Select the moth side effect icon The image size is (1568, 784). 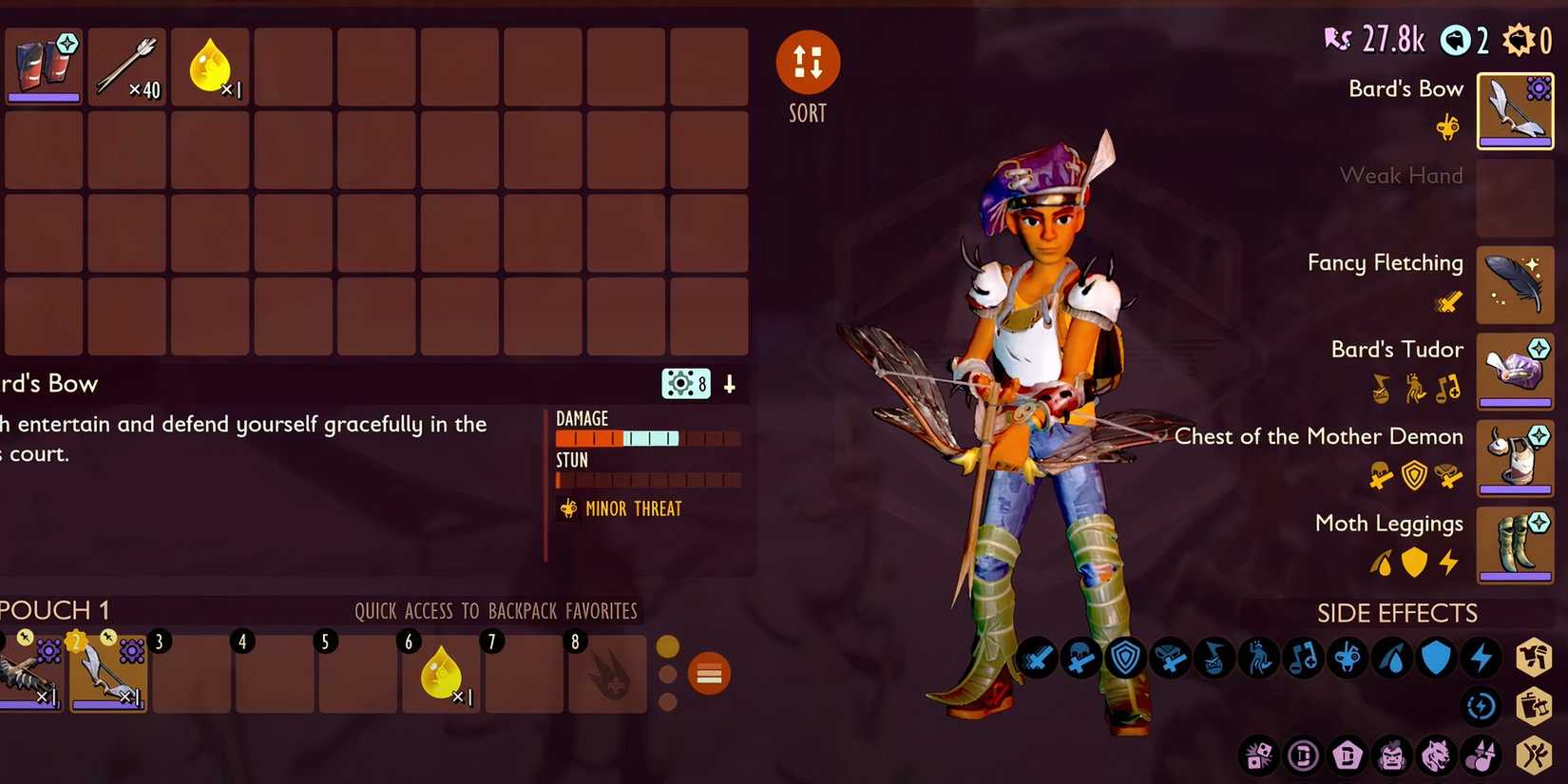click(1348, 658)
